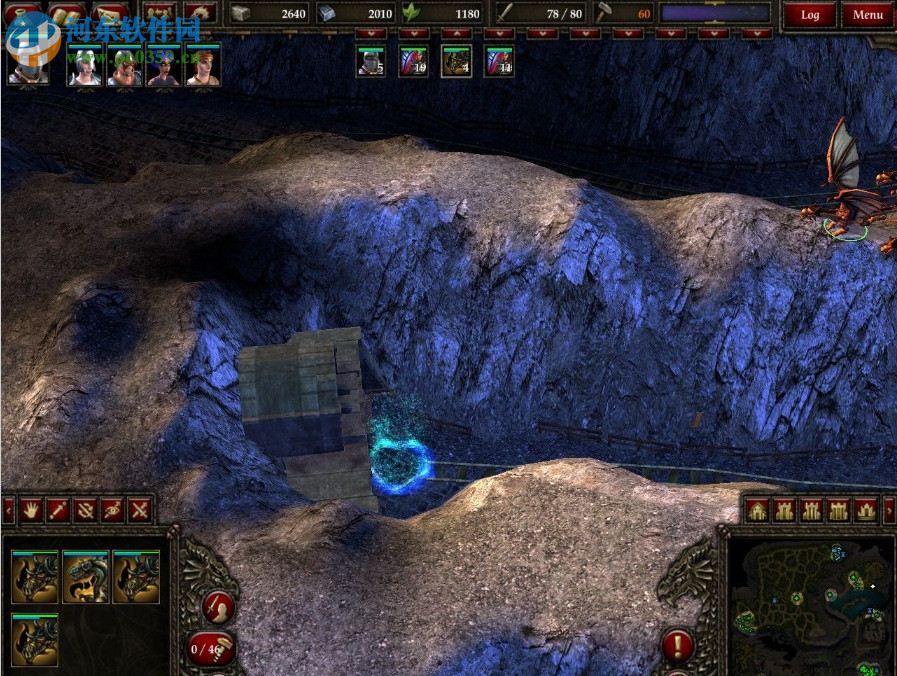This screenshot has width=897, height=676.
Task: Select the gold-armored dragon unit portrait
Action: pyautogui.click(x=85, y=577)
